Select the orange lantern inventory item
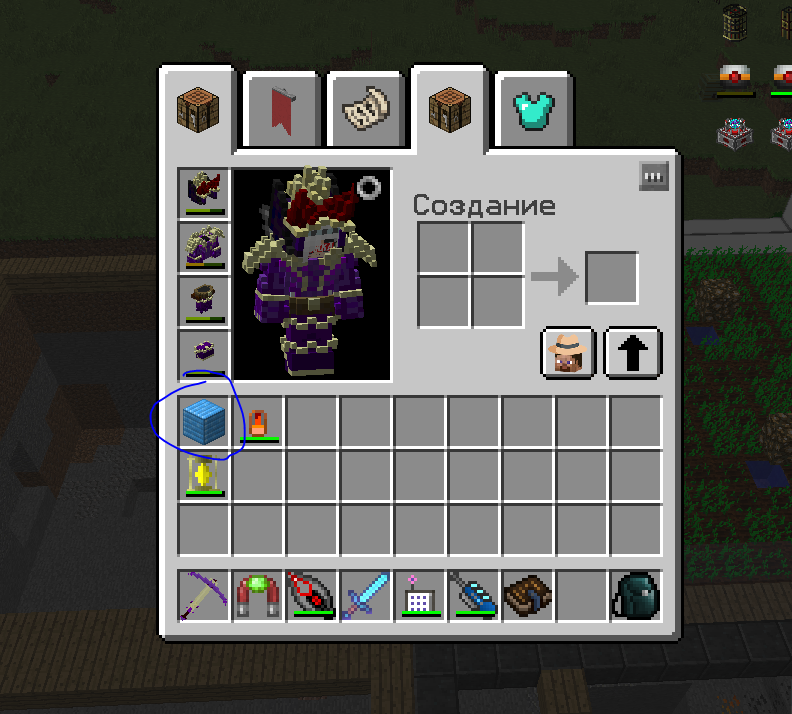This screenshot has height=714, width=792. point(258,421)
